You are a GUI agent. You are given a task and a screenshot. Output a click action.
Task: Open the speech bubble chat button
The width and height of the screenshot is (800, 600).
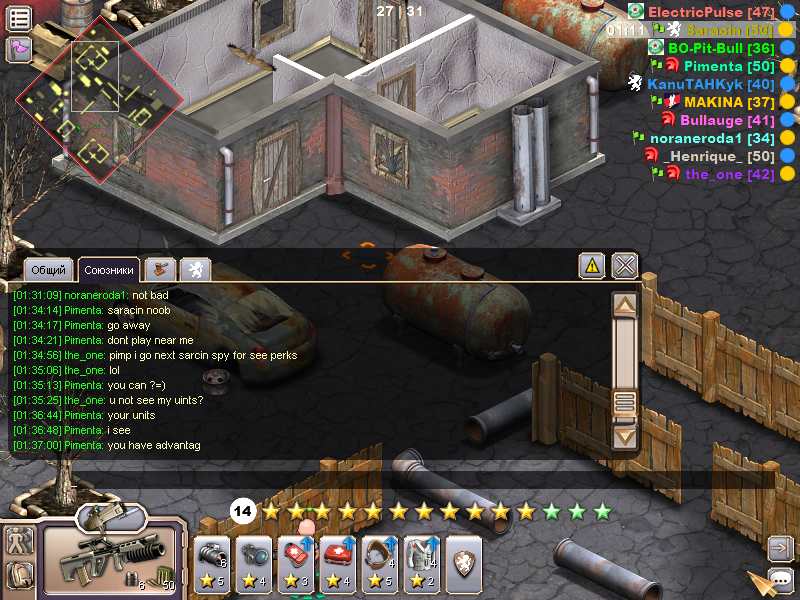coord(780,578)
